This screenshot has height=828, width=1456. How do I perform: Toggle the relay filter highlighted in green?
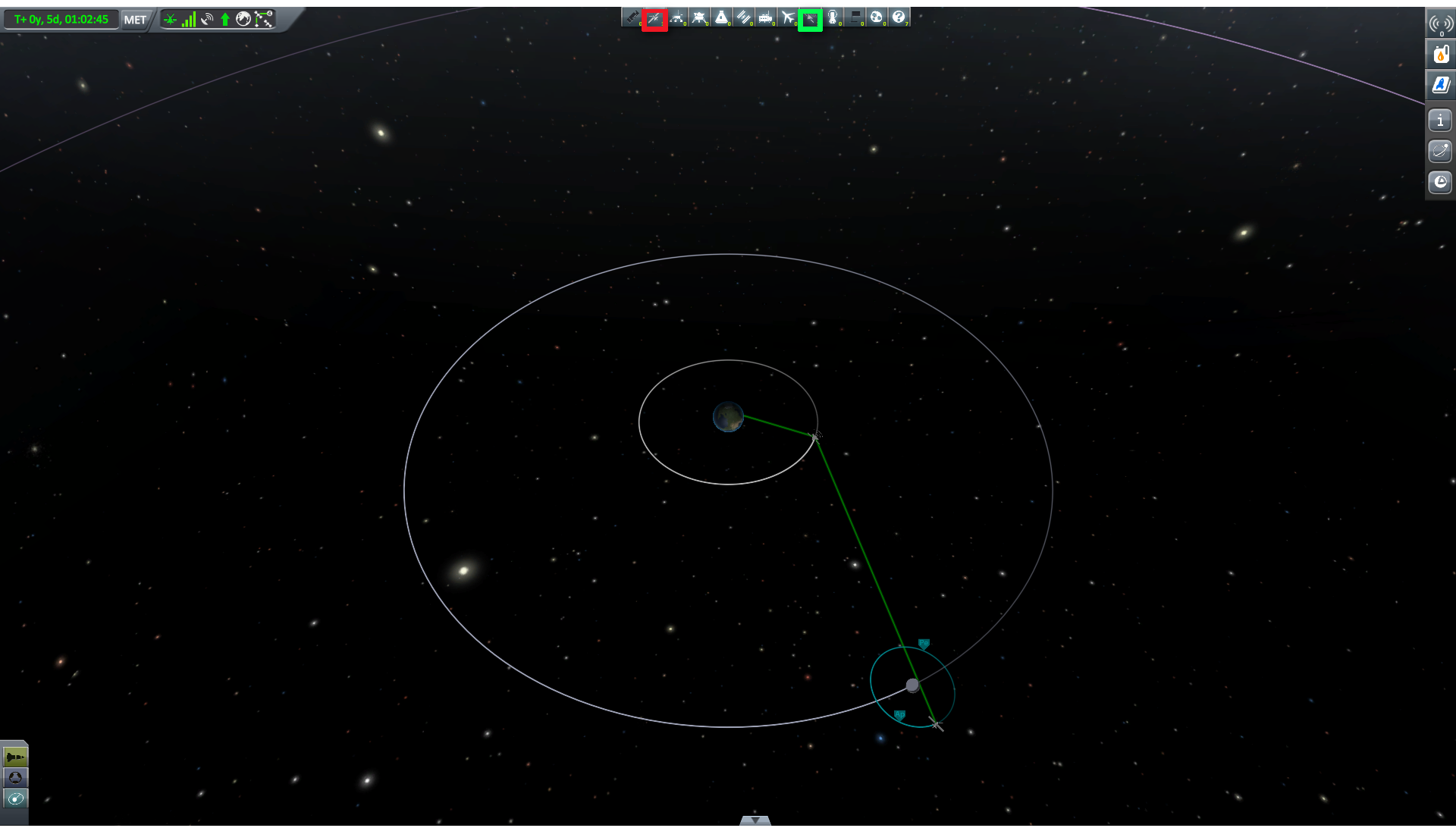point(810,19)
